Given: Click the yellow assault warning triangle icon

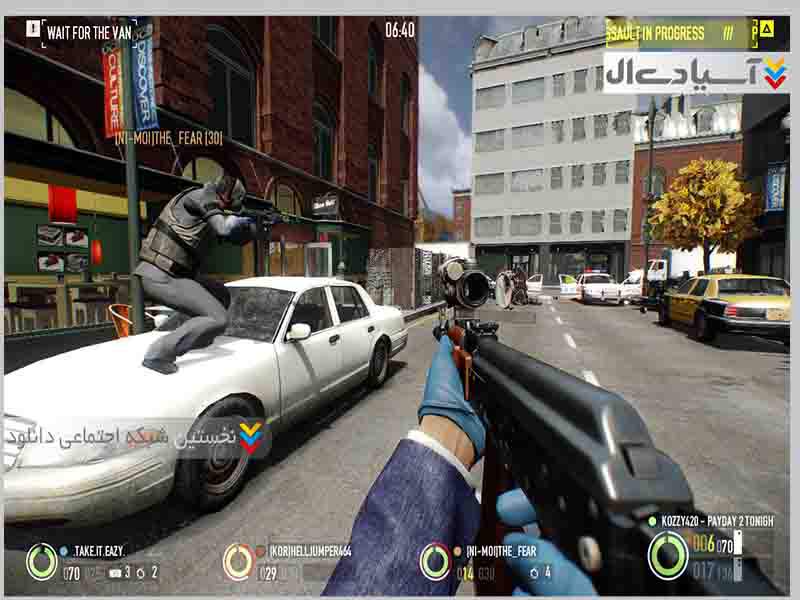Looking at the screenshot, I should (x=767, y=29).
